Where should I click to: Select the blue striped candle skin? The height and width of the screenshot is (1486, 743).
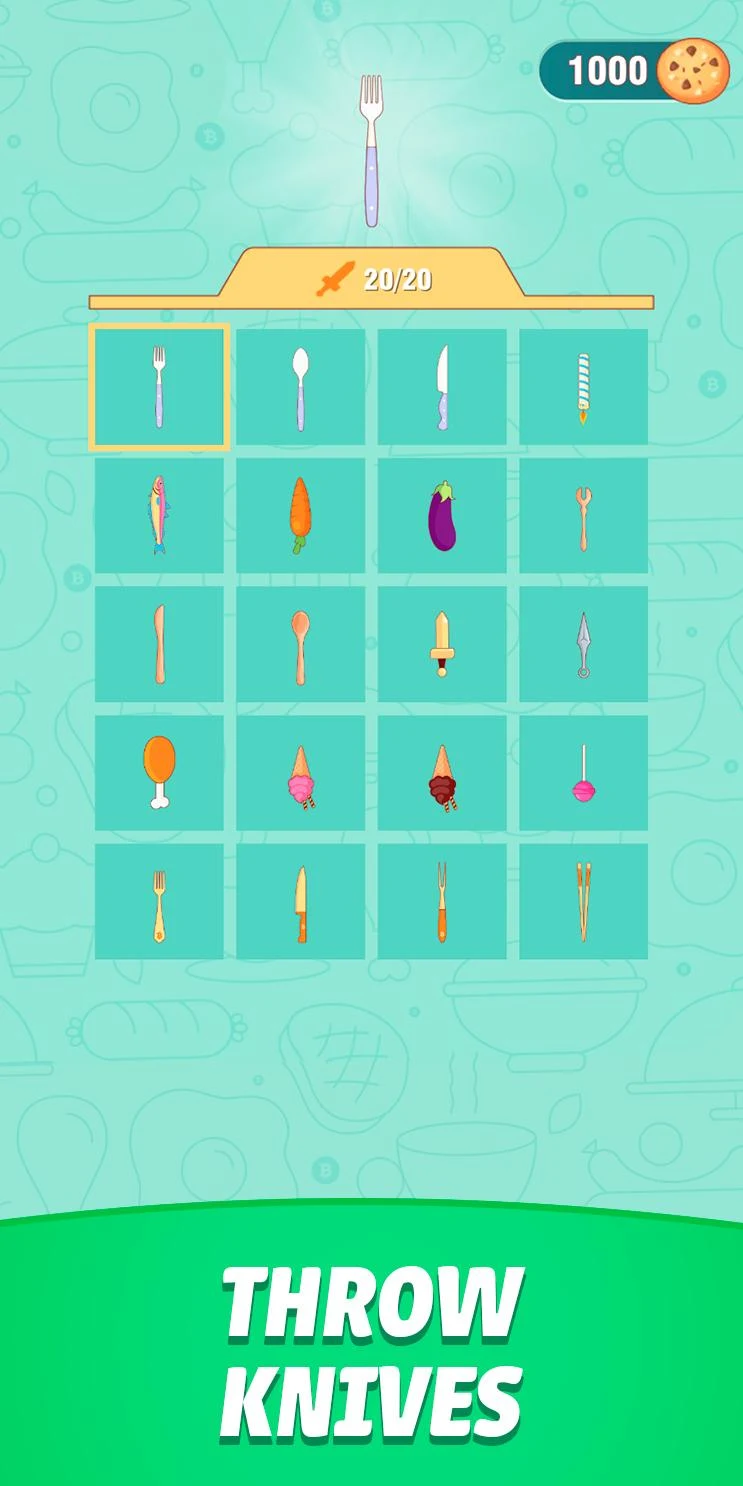(583, 387)
